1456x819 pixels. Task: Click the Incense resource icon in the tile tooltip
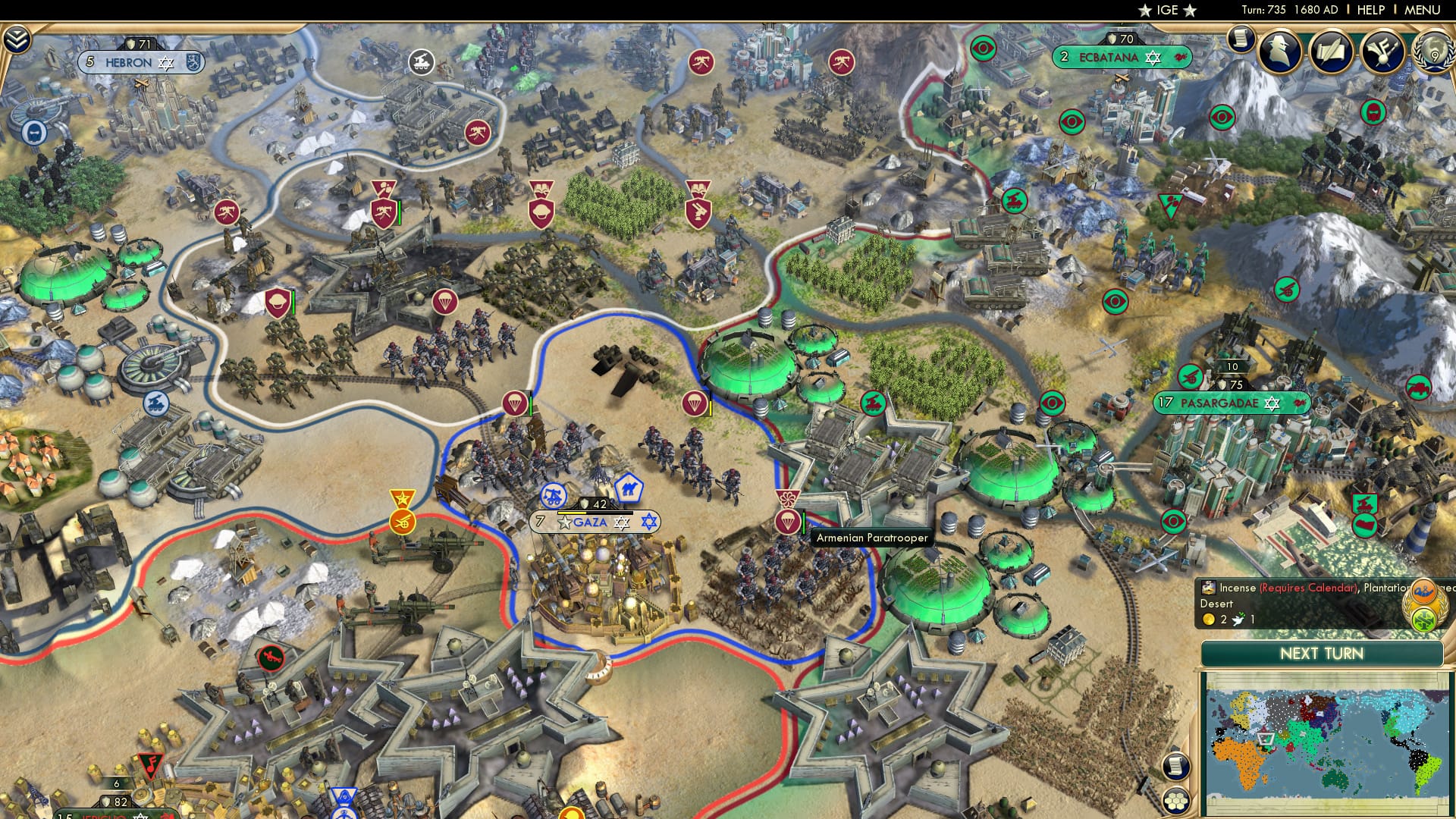pyautogui.click(x=1208, y=588)
